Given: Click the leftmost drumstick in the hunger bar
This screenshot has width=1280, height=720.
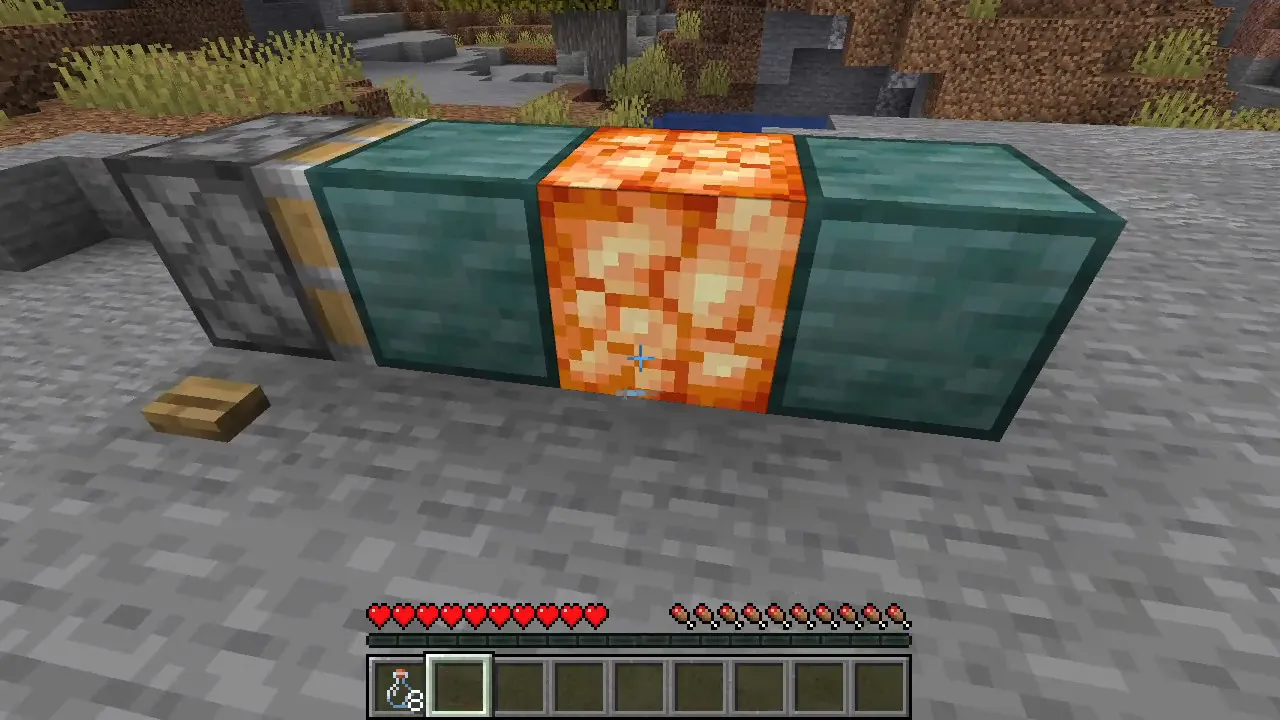Looking at the screenshot, I should 680,616.
